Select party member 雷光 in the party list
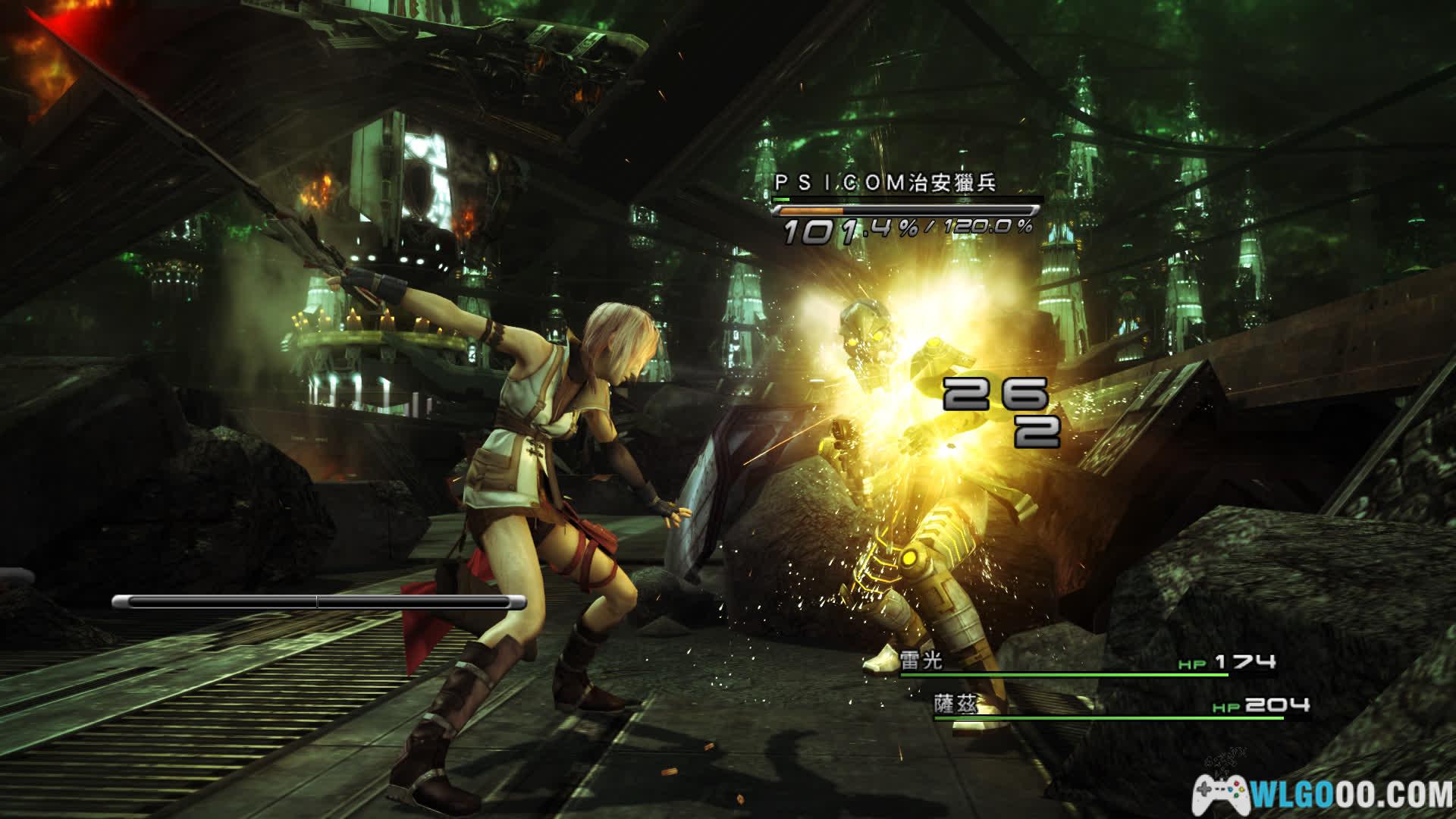 [x=922, y=661]
